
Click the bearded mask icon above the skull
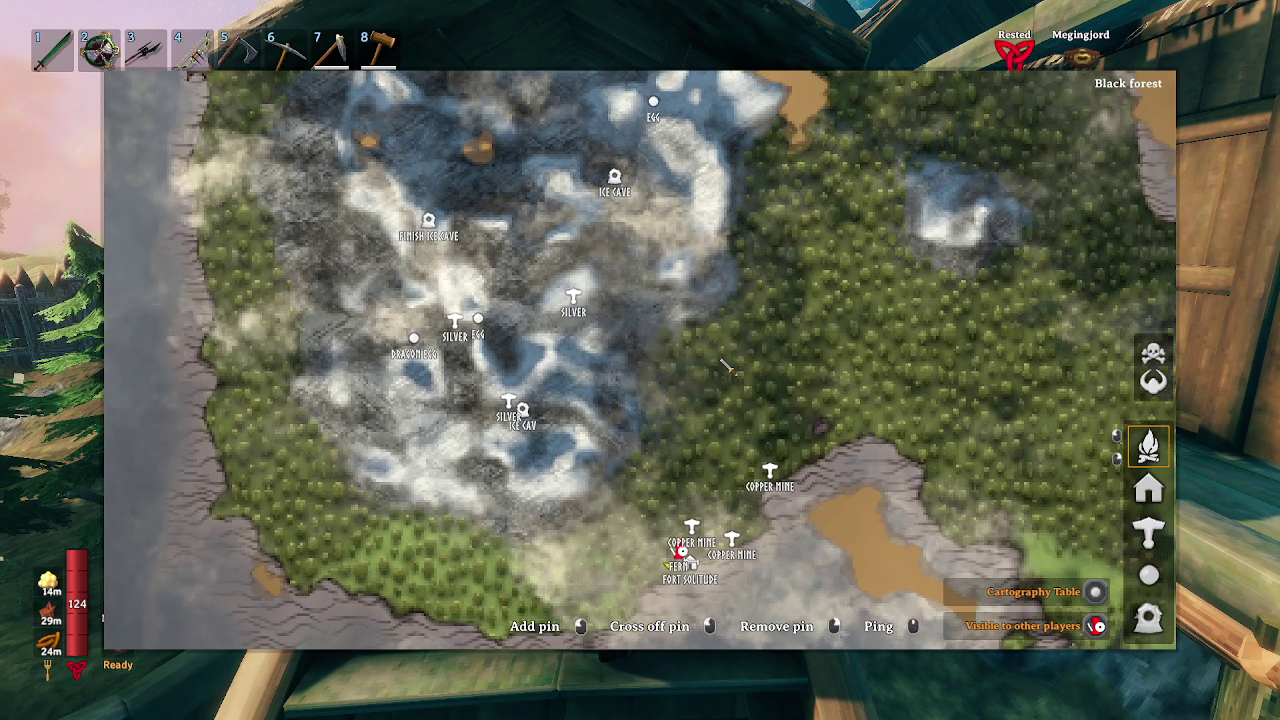point(1151,381)
